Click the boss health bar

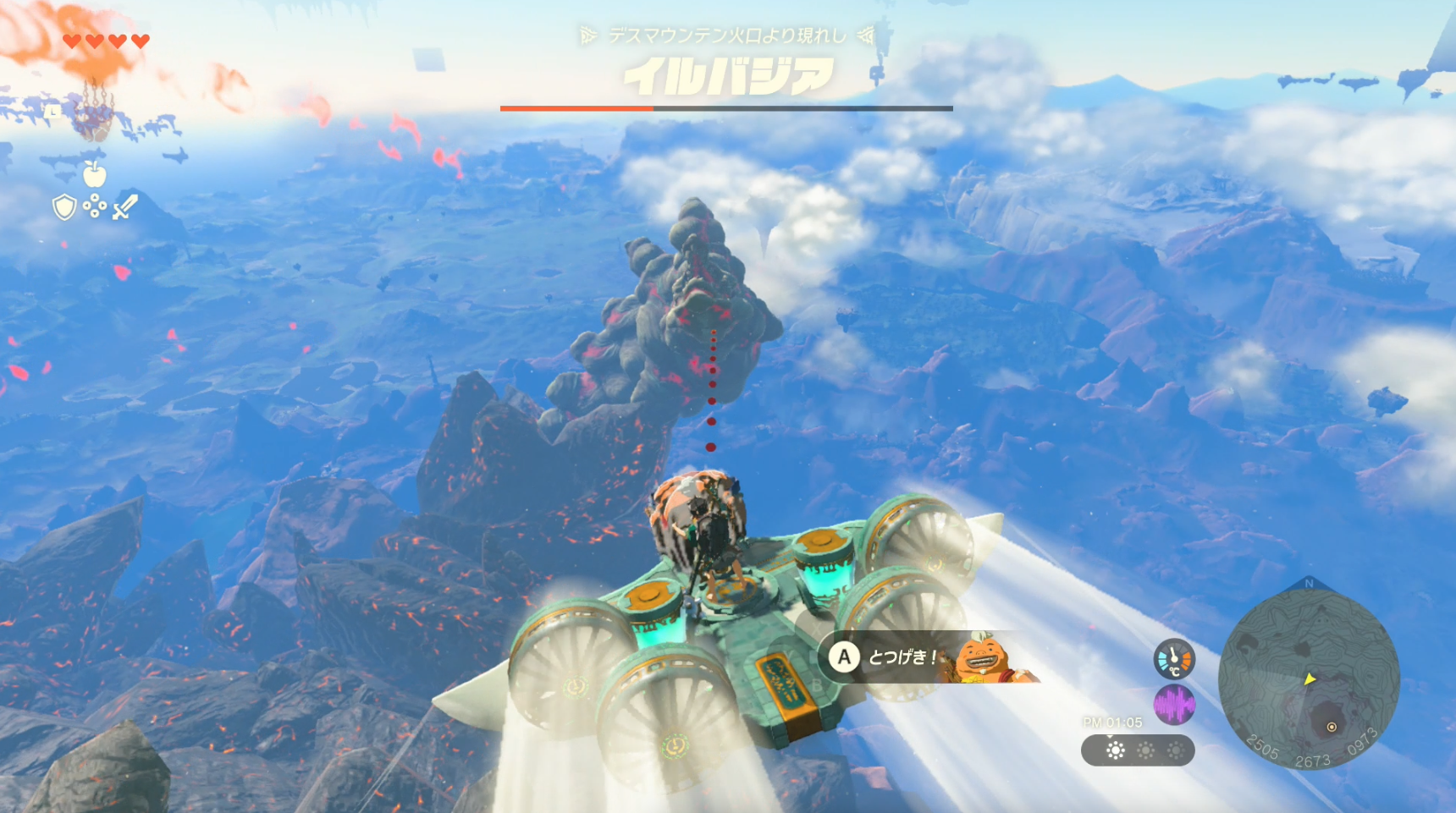[726, 108]
